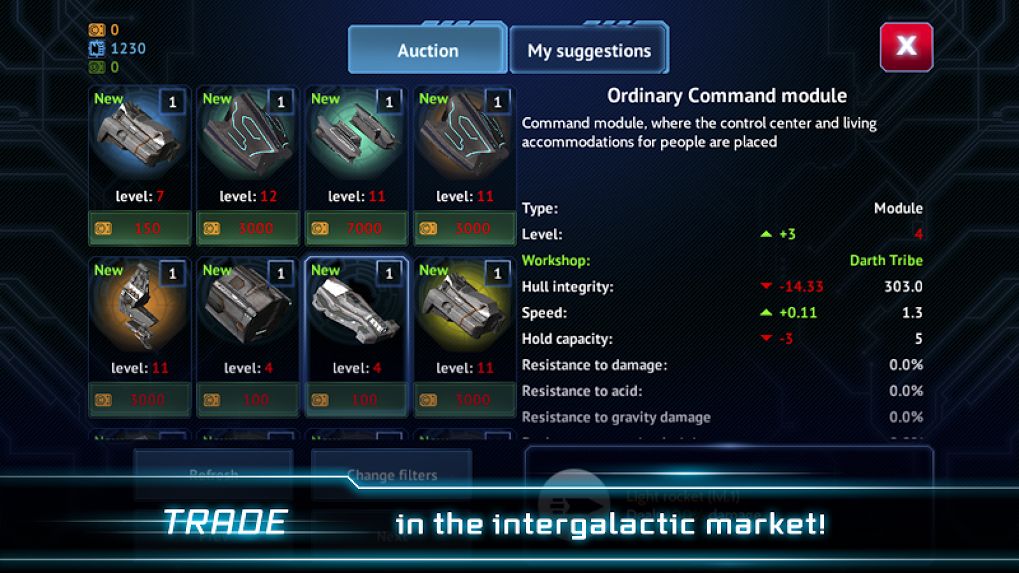Viewport: 1019px width, 573px height.
Task: Click the Change filters button
Action: point(391,475)
